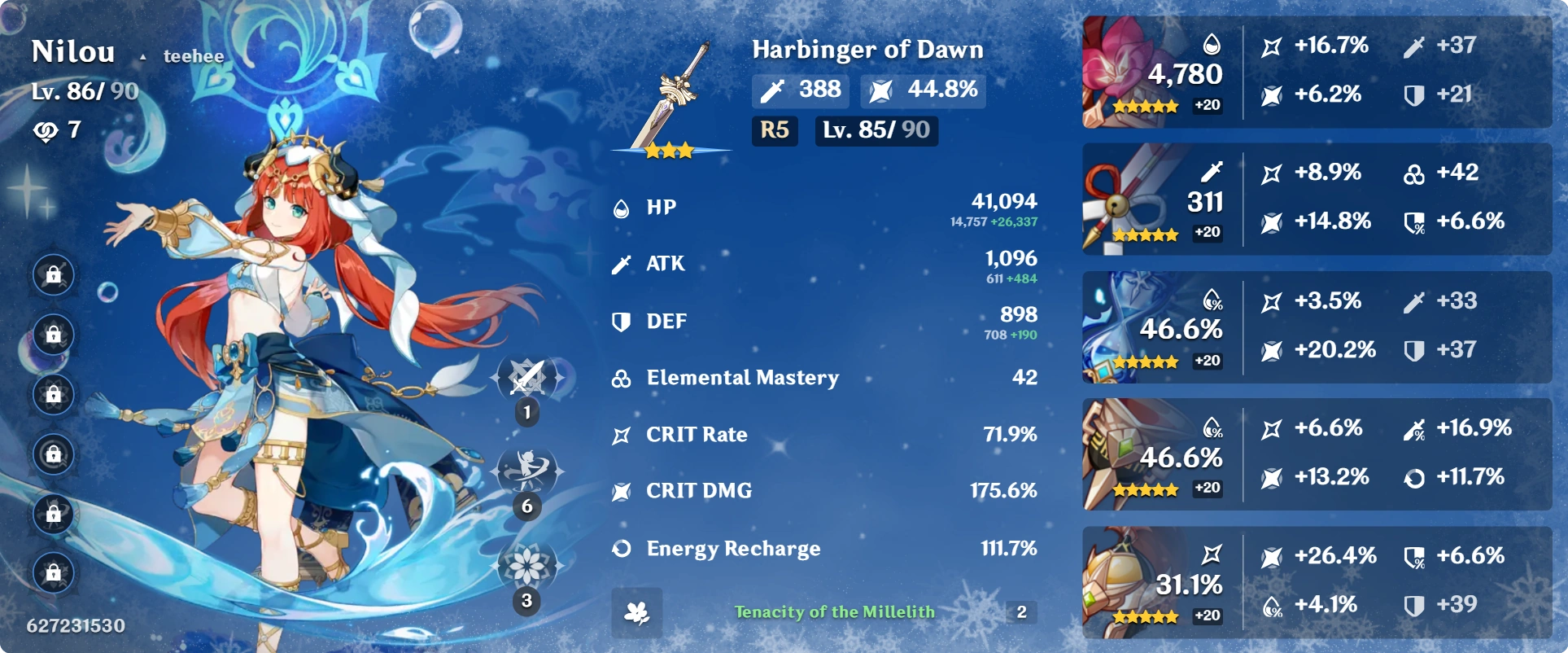This screenshot has width=1568, height=653.
Task: View the flower artifact thumbnail
Action: coord(1123,61)
